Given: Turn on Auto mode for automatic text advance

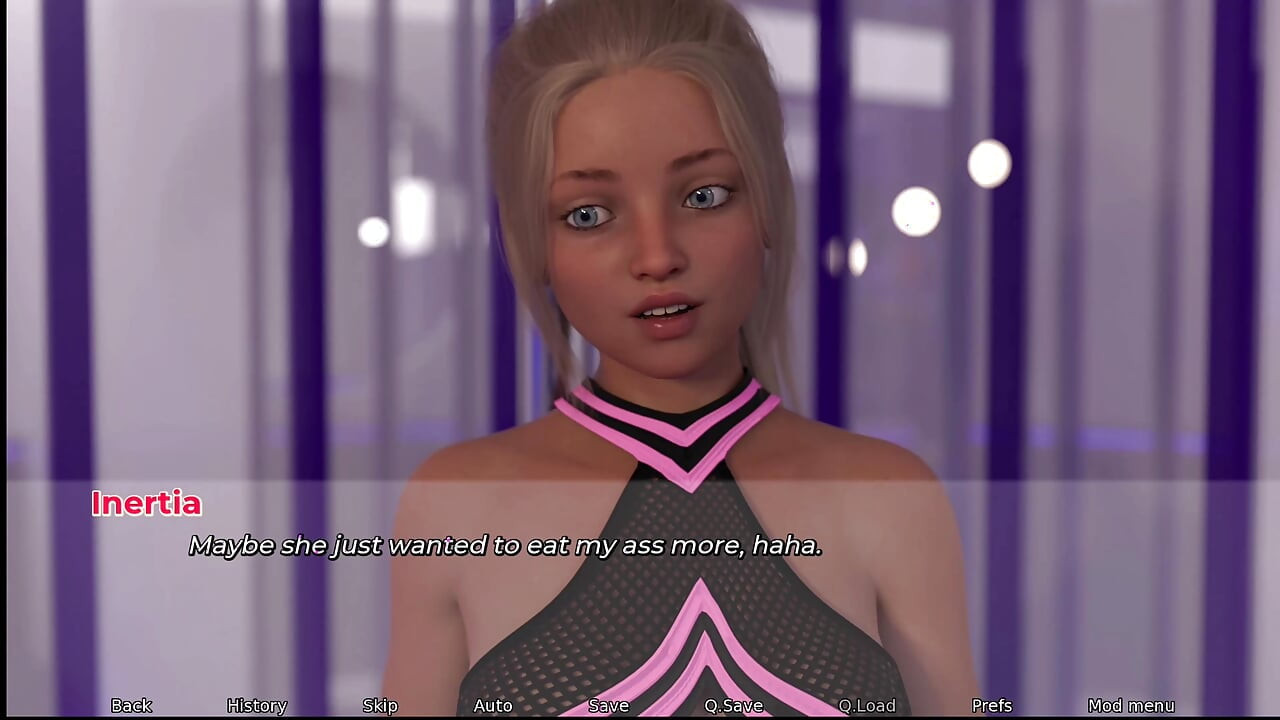Looking at the screenshot, I should [x=493, y=705].
